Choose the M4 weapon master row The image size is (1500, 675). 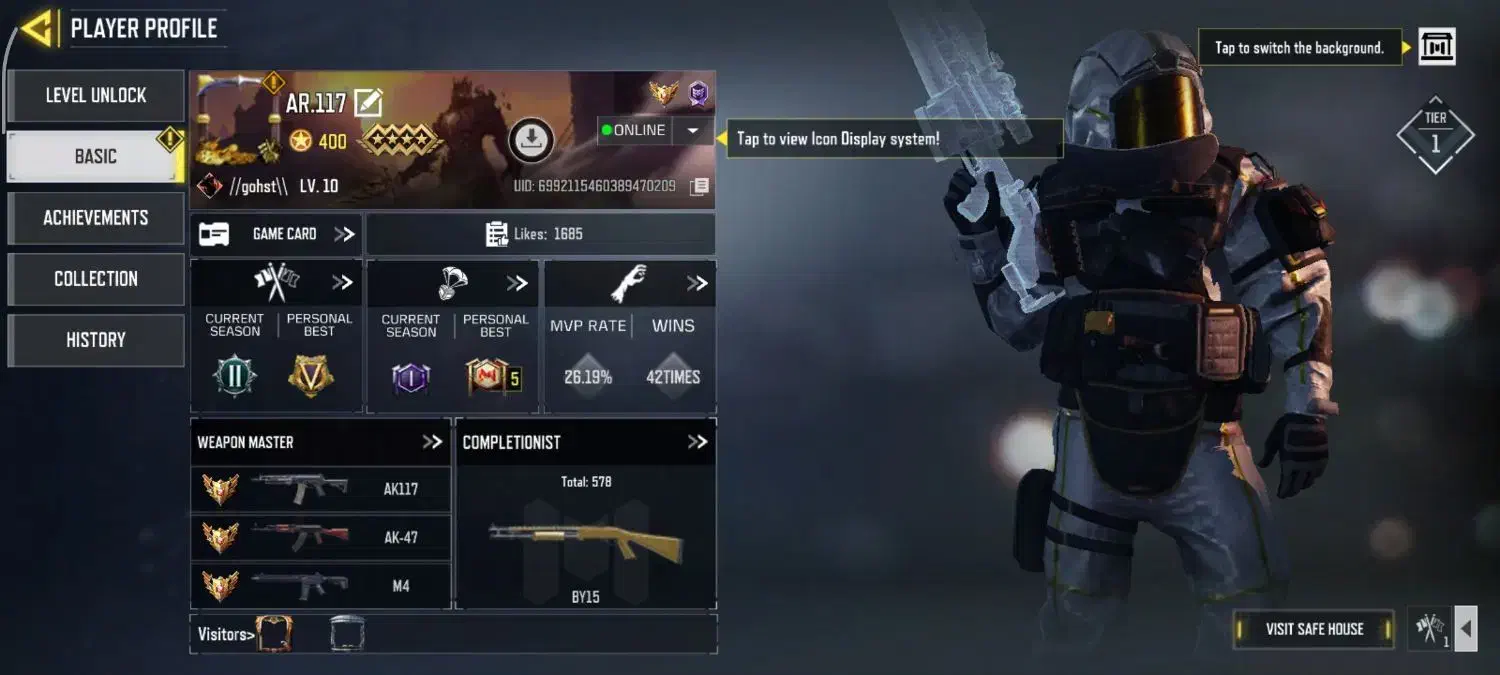(x=321, y=585)
